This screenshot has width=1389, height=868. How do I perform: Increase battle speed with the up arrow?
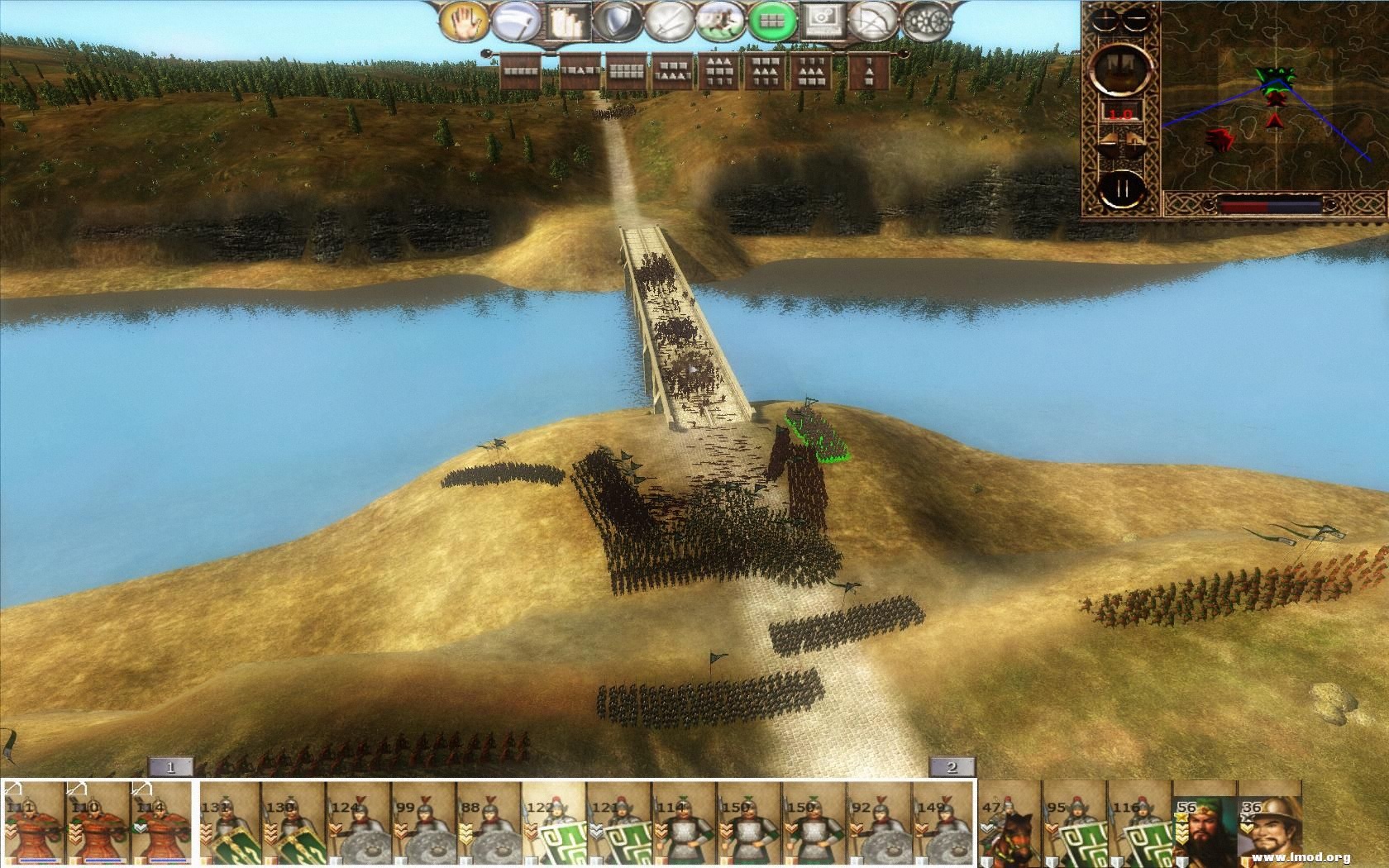[x=1135, y=141]
